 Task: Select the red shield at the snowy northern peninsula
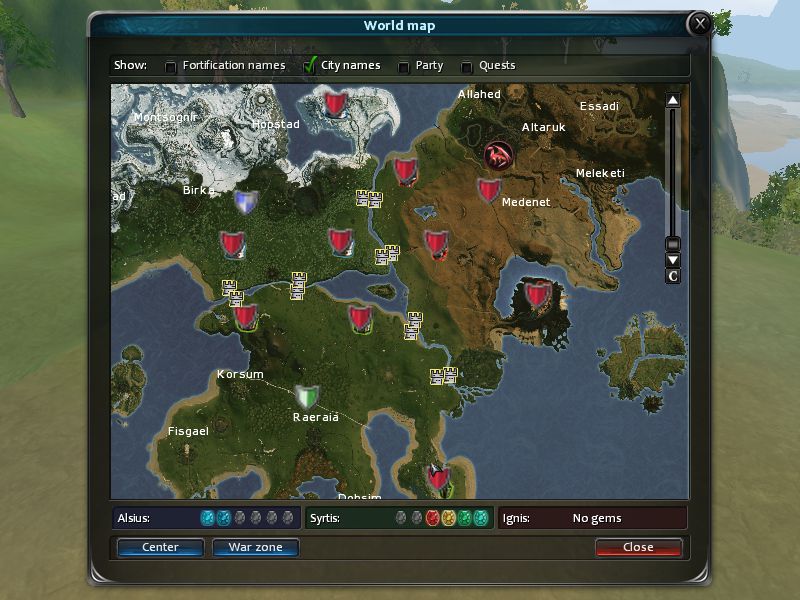[335, 101]
